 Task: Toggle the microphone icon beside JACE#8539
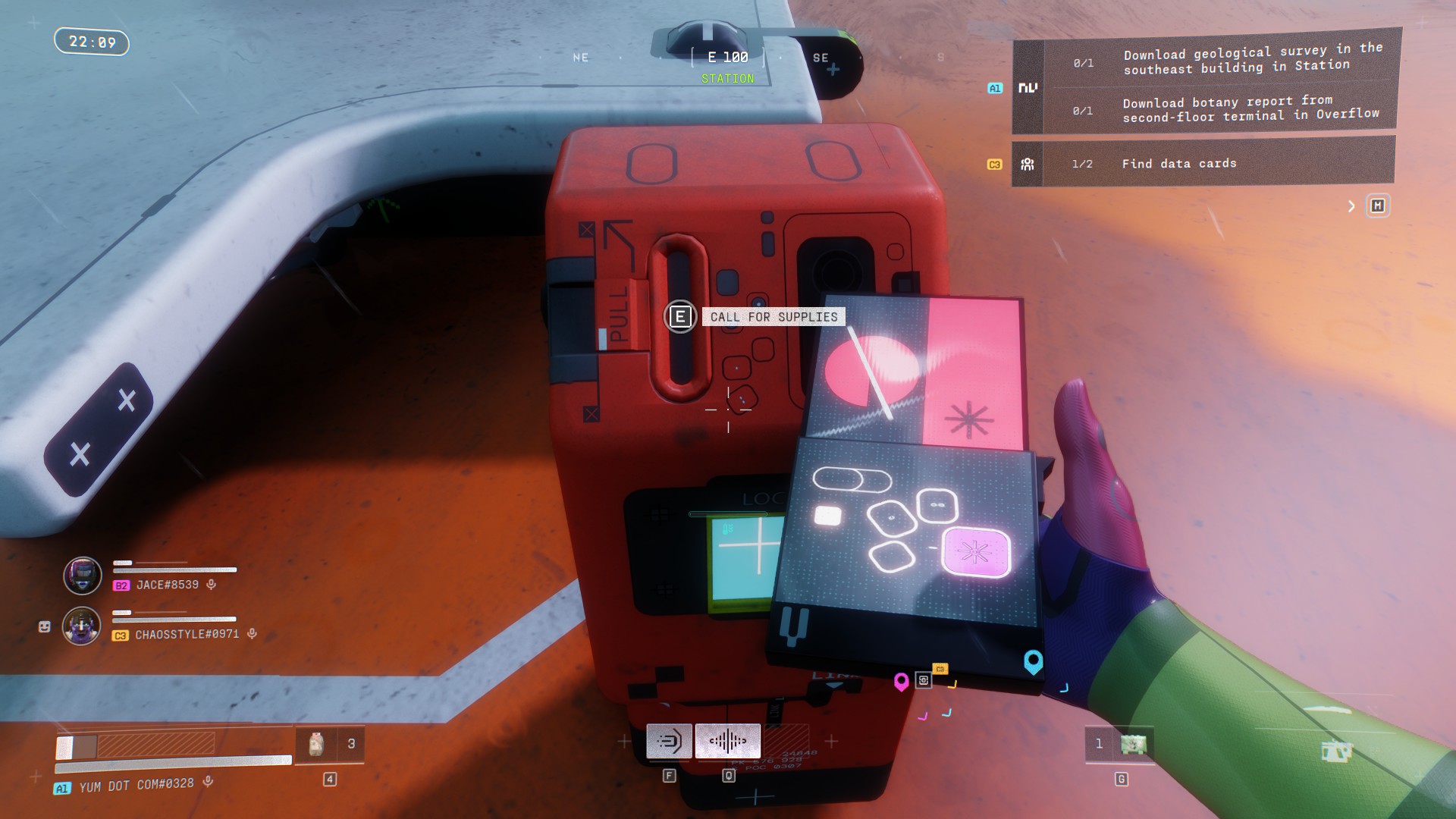(212, 585)
